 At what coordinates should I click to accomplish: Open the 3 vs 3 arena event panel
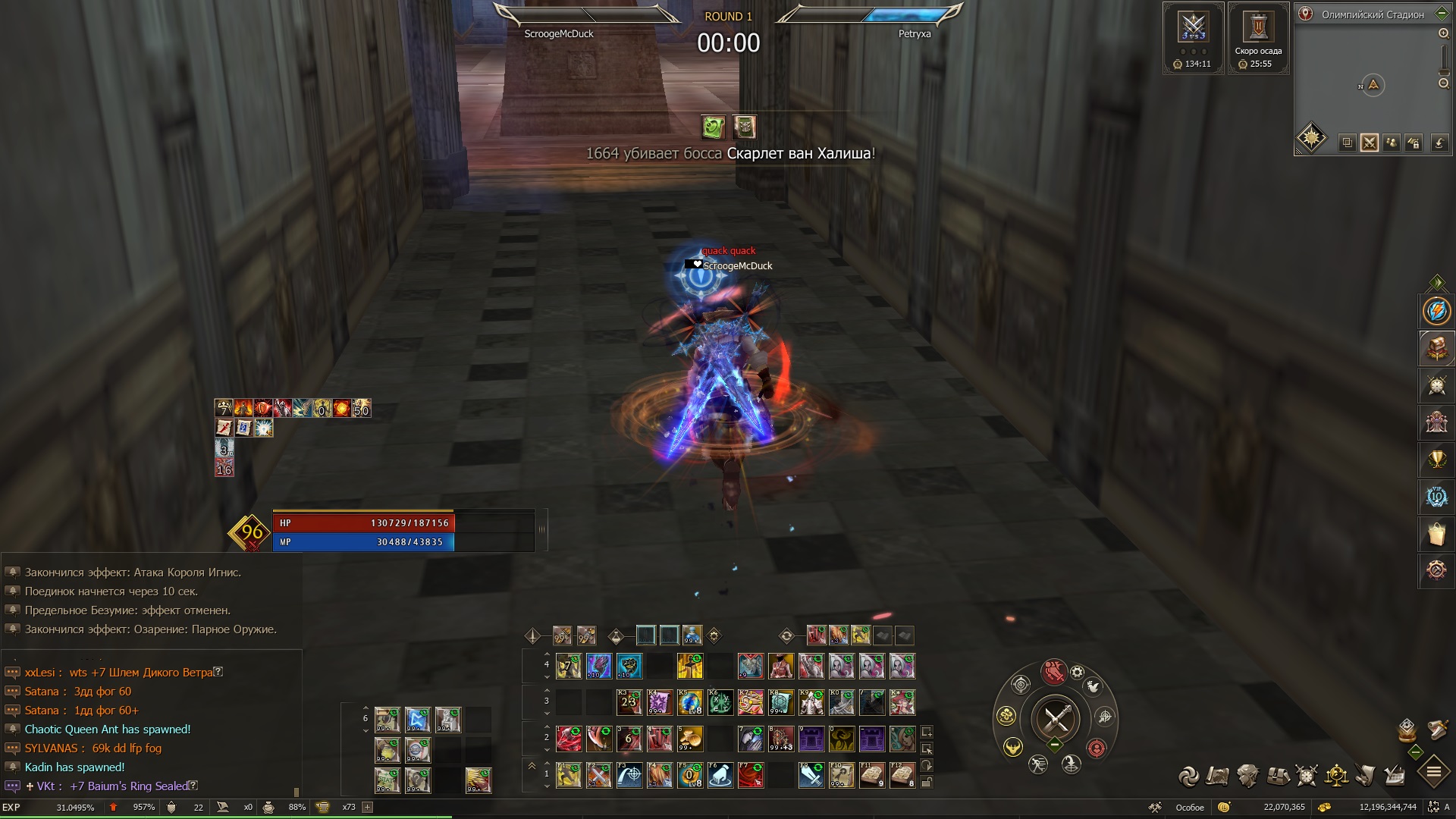point(1193,29)
